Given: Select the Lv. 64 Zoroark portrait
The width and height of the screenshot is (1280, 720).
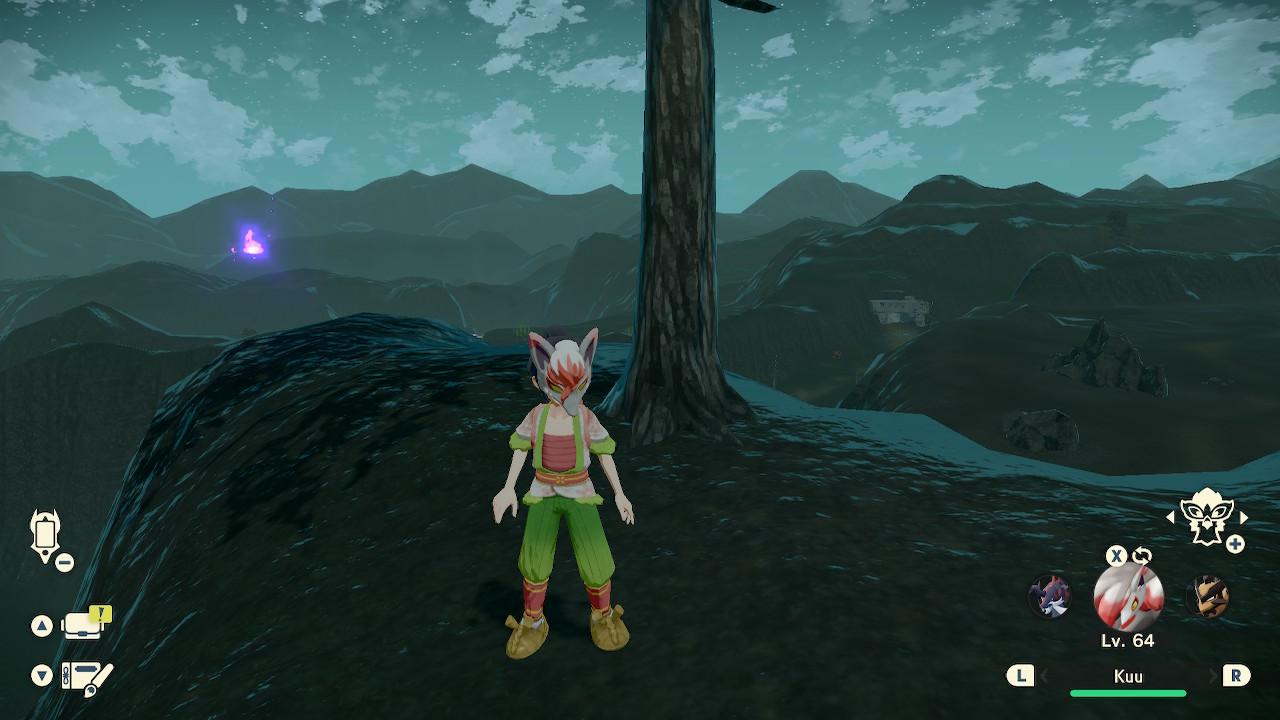Looking at the screenshot, I should point(1128,596).
